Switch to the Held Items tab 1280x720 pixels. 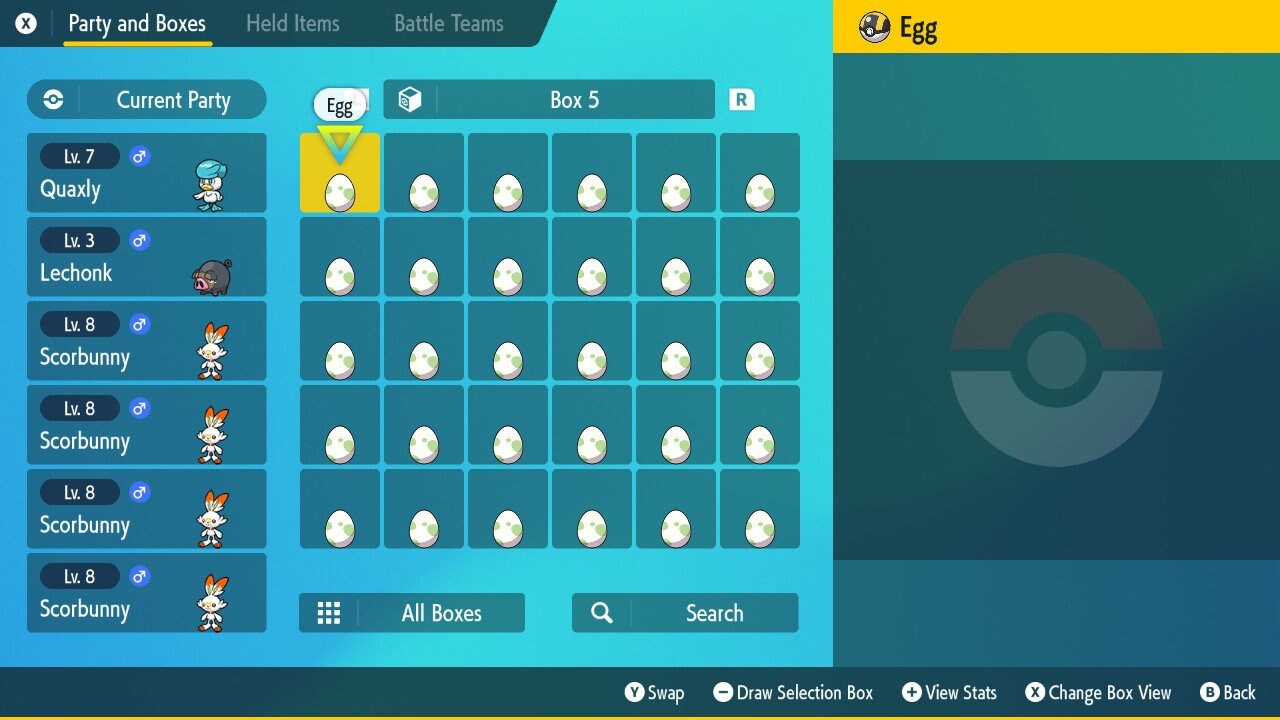coord(293,23)
